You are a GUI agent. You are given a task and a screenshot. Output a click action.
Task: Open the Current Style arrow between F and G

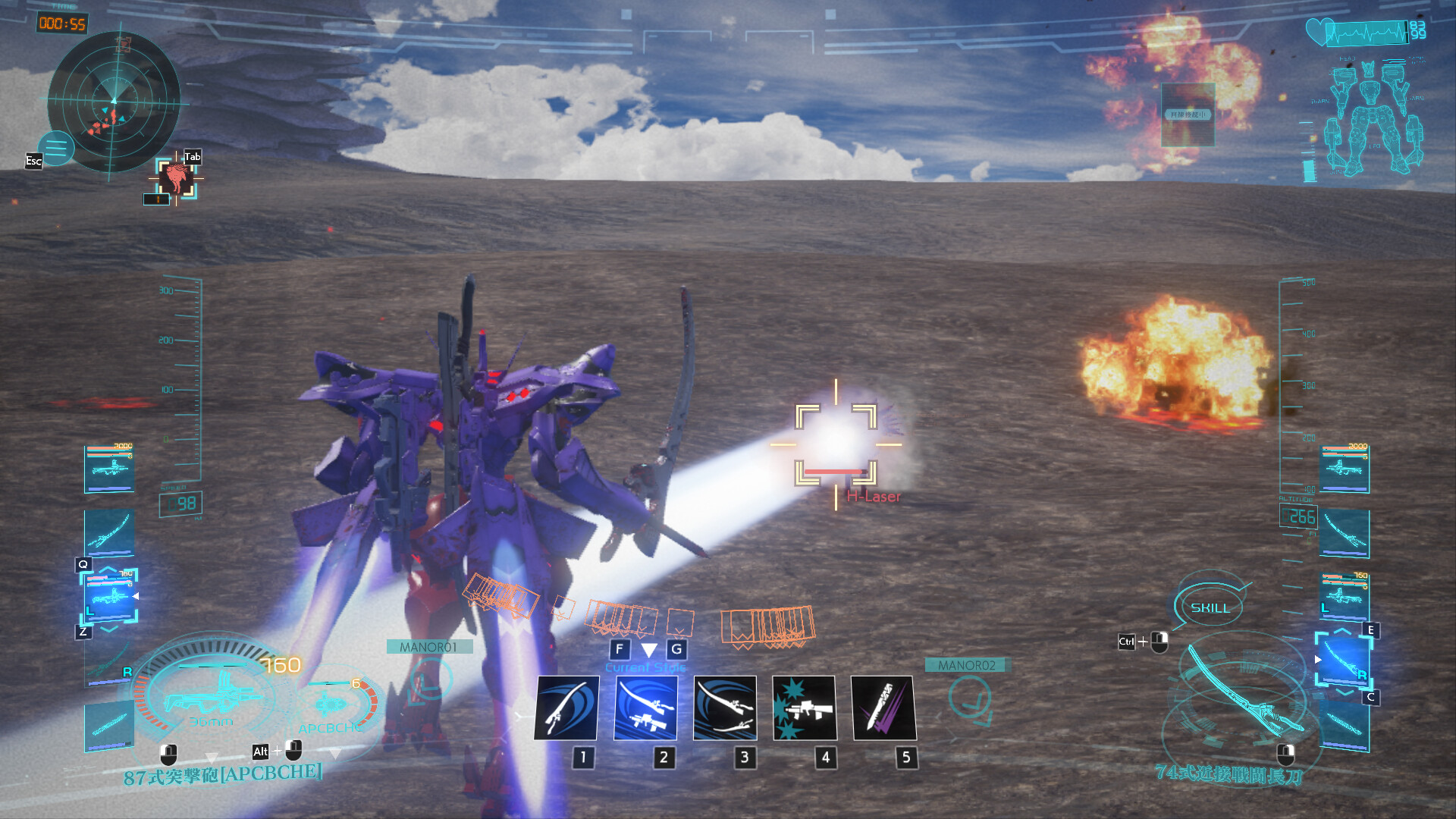pyautogui.click(x=648, y=649)
